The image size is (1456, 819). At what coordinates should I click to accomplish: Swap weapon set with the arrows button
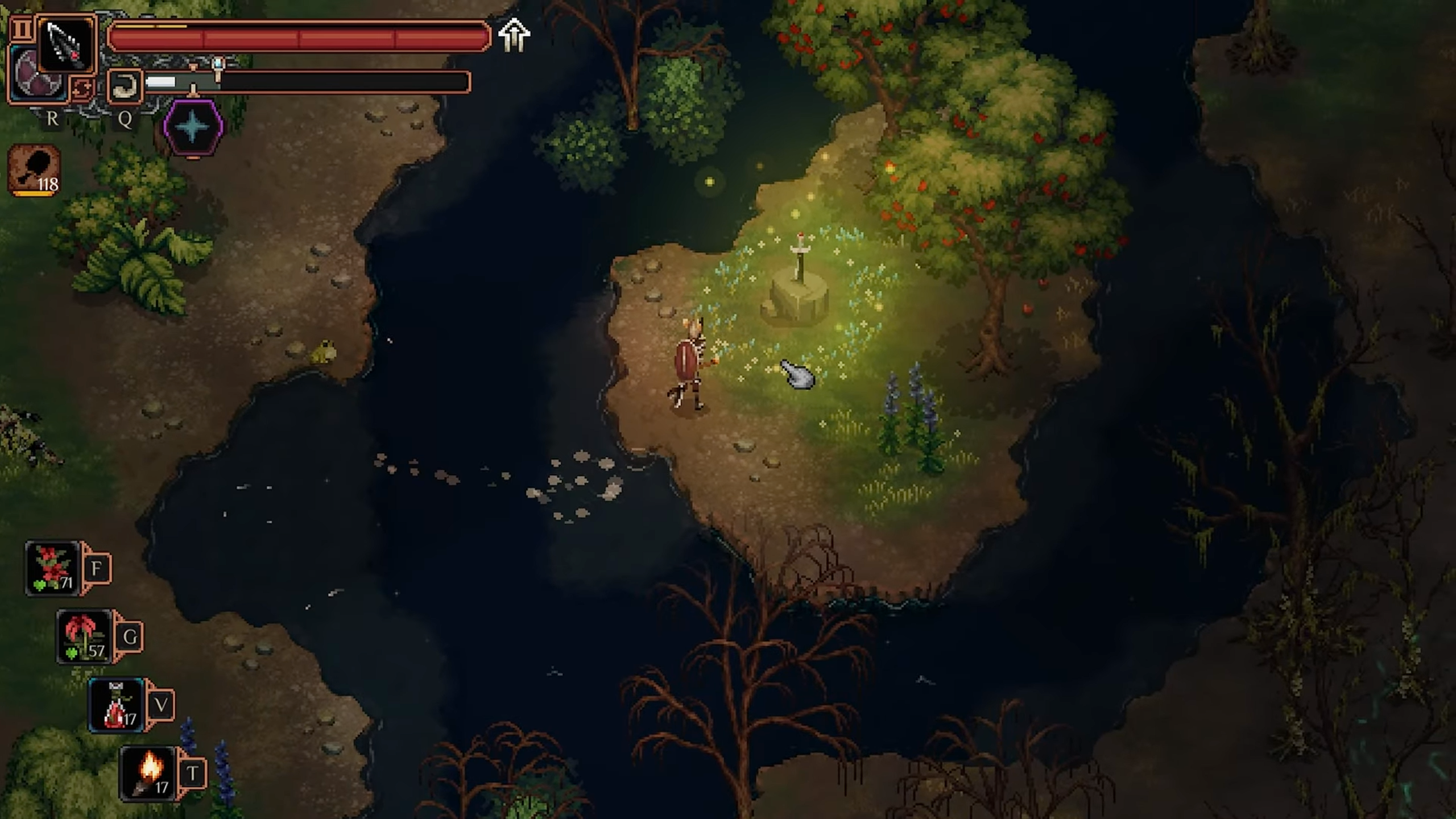point(82,89)
